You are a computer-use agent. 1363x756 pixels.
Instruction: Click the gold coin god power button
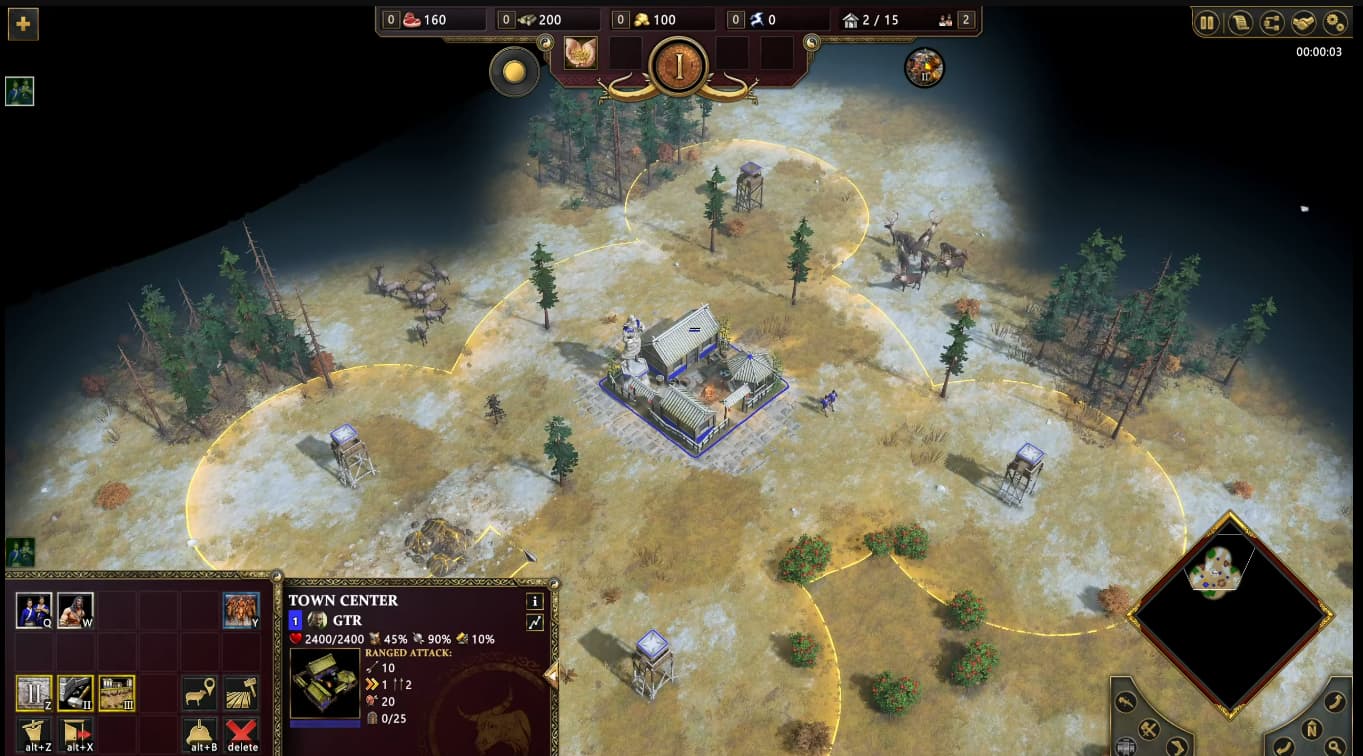coord(514,72)
